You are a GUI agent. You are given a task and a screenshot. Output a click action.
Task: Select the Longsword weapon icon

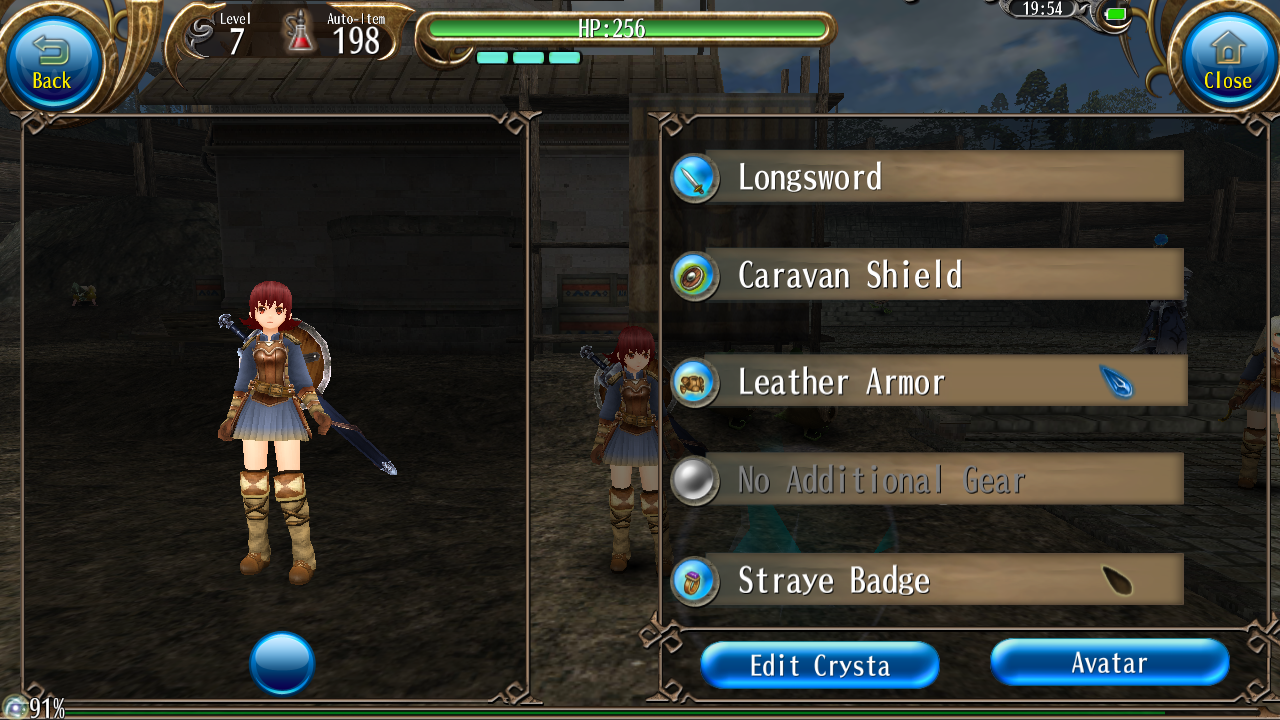[x=694, y=176]
